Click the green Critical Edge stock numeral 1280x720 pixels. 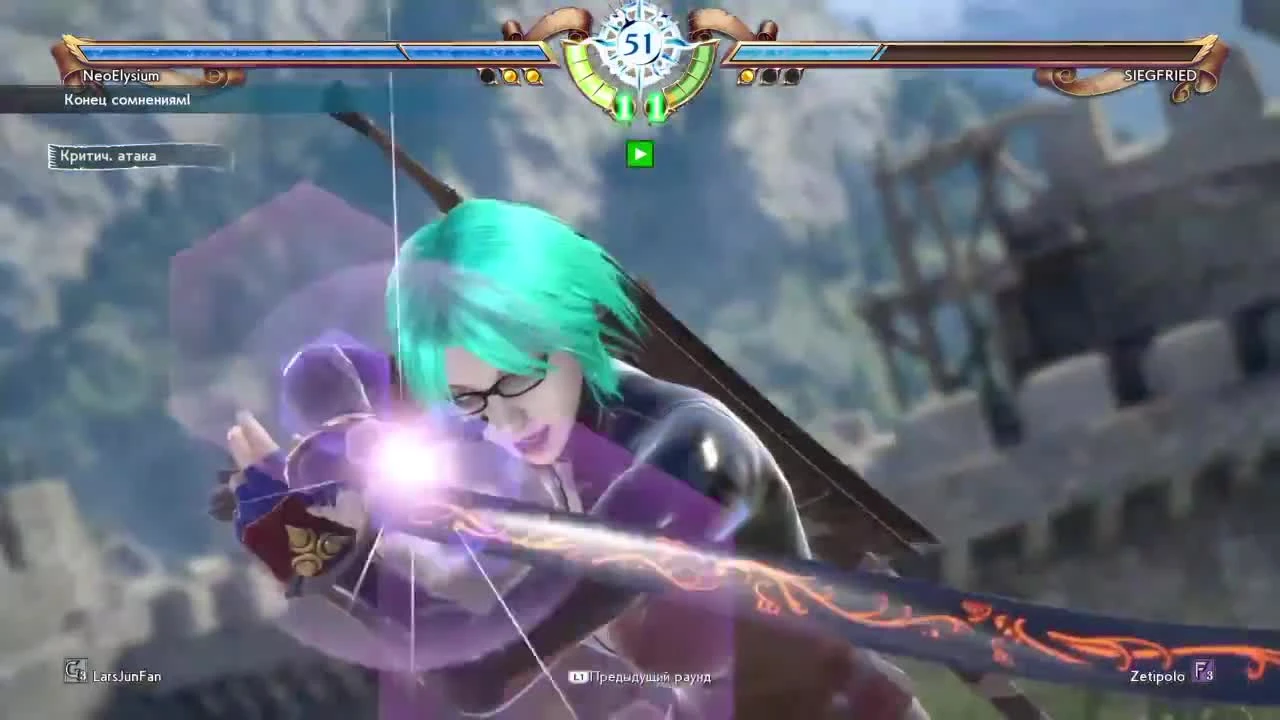coord(624,104)
